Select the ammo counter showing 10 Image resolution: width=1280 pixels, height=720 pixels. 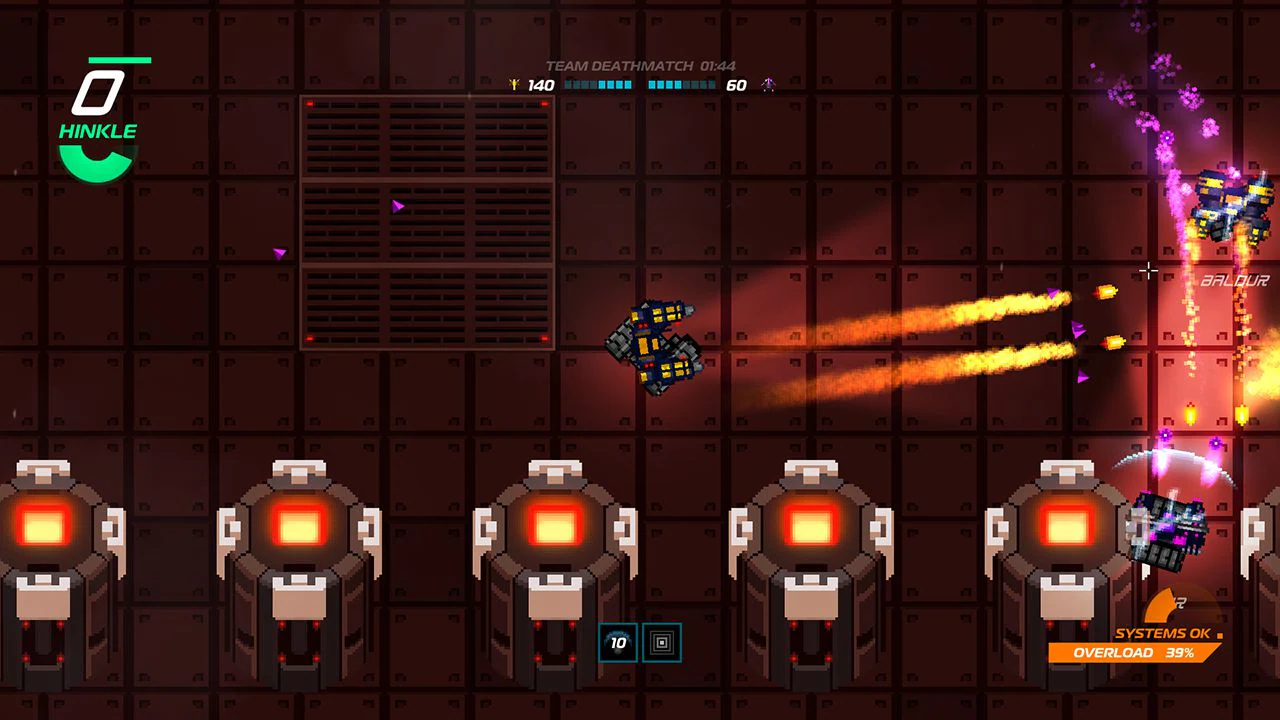click(618, 643)
